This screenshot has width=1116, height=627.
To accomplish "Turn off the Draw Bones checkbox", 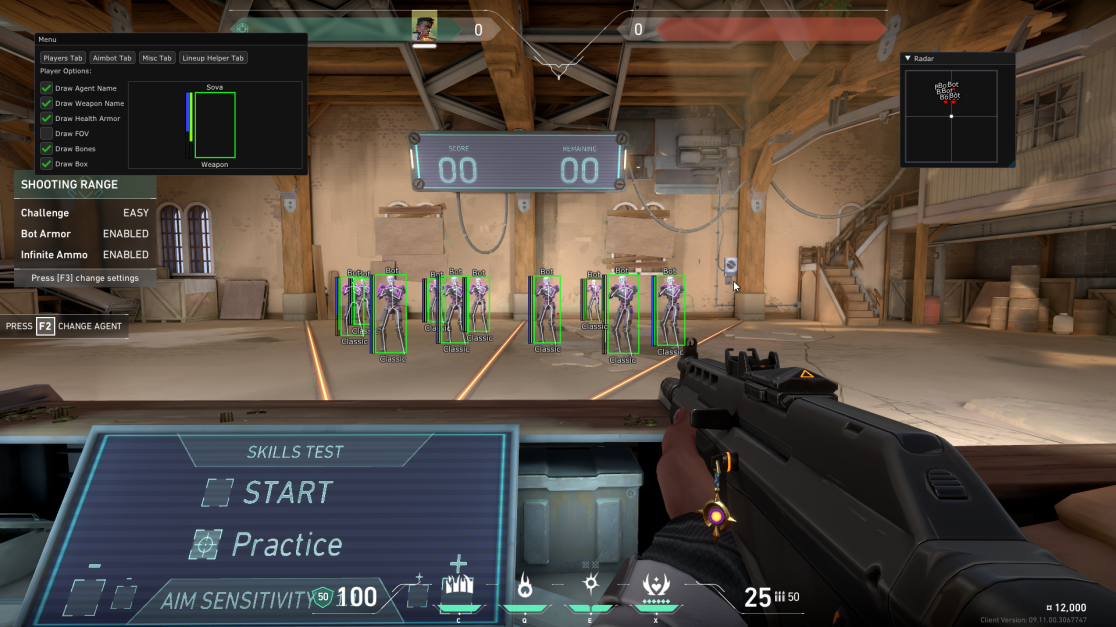I will (47, 149).
